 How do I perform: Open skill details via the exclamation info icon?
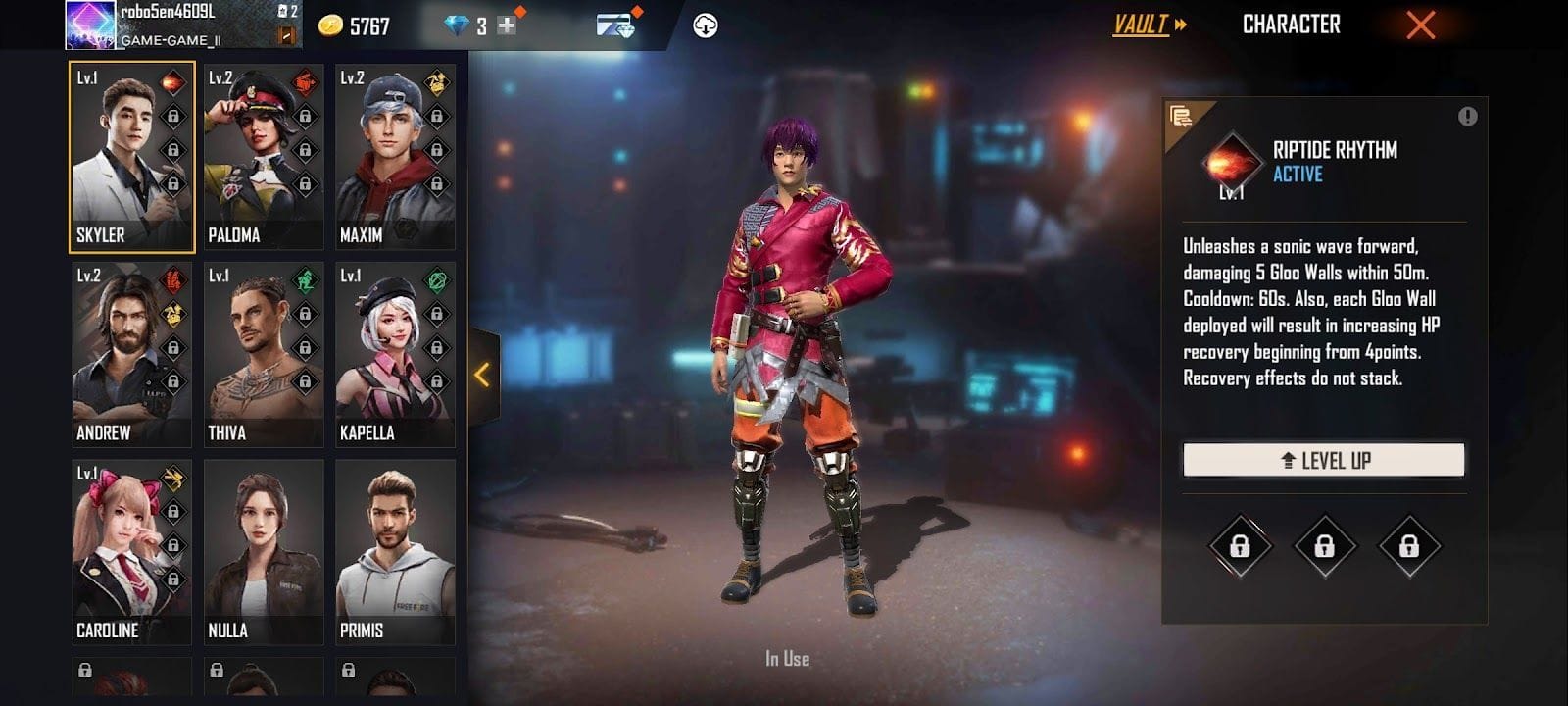coord(1467,116)
